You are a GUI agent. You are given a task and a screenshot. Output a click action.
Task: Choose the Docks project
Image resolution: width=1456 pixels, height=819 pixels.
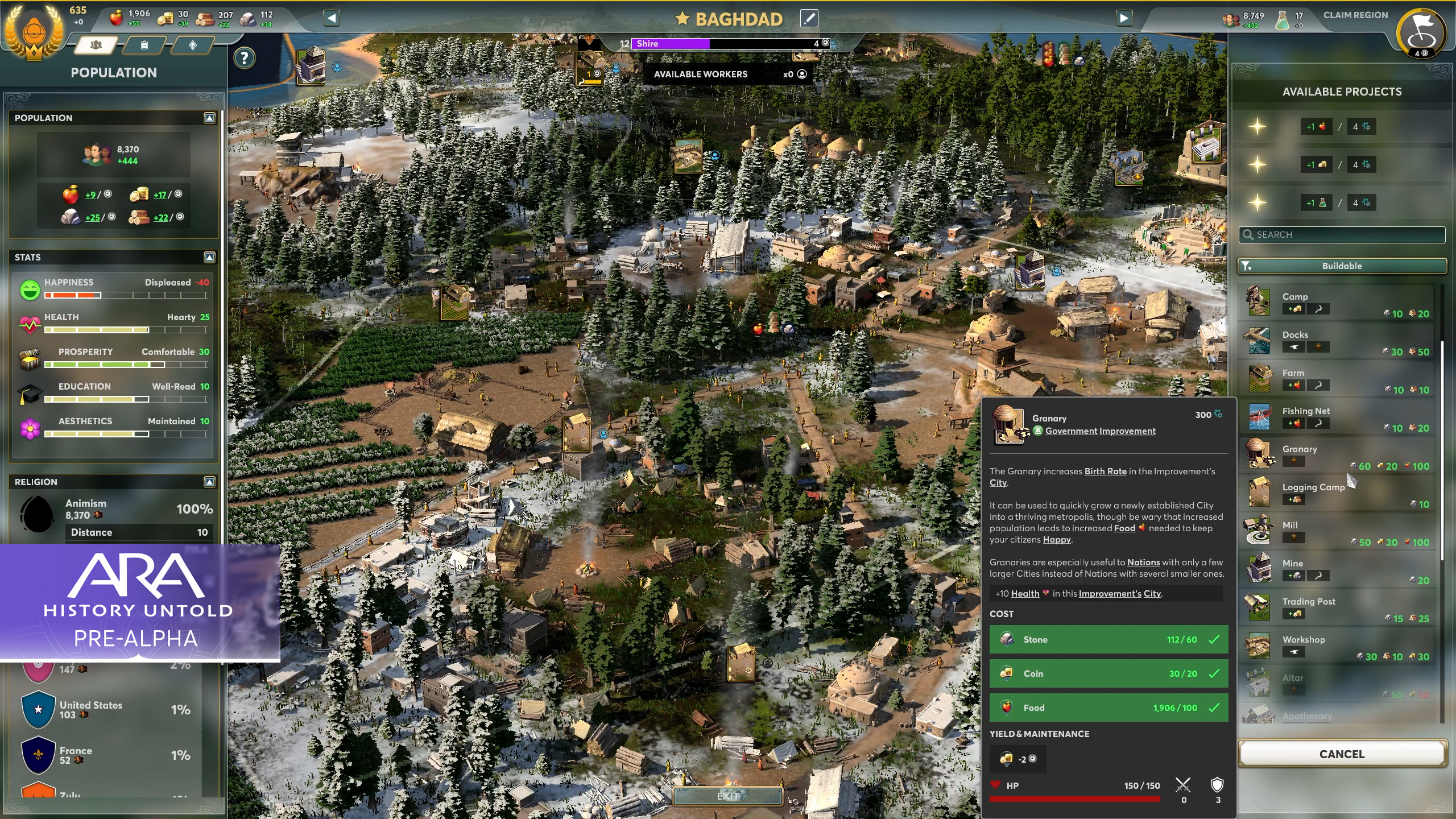click(1337, 341)
